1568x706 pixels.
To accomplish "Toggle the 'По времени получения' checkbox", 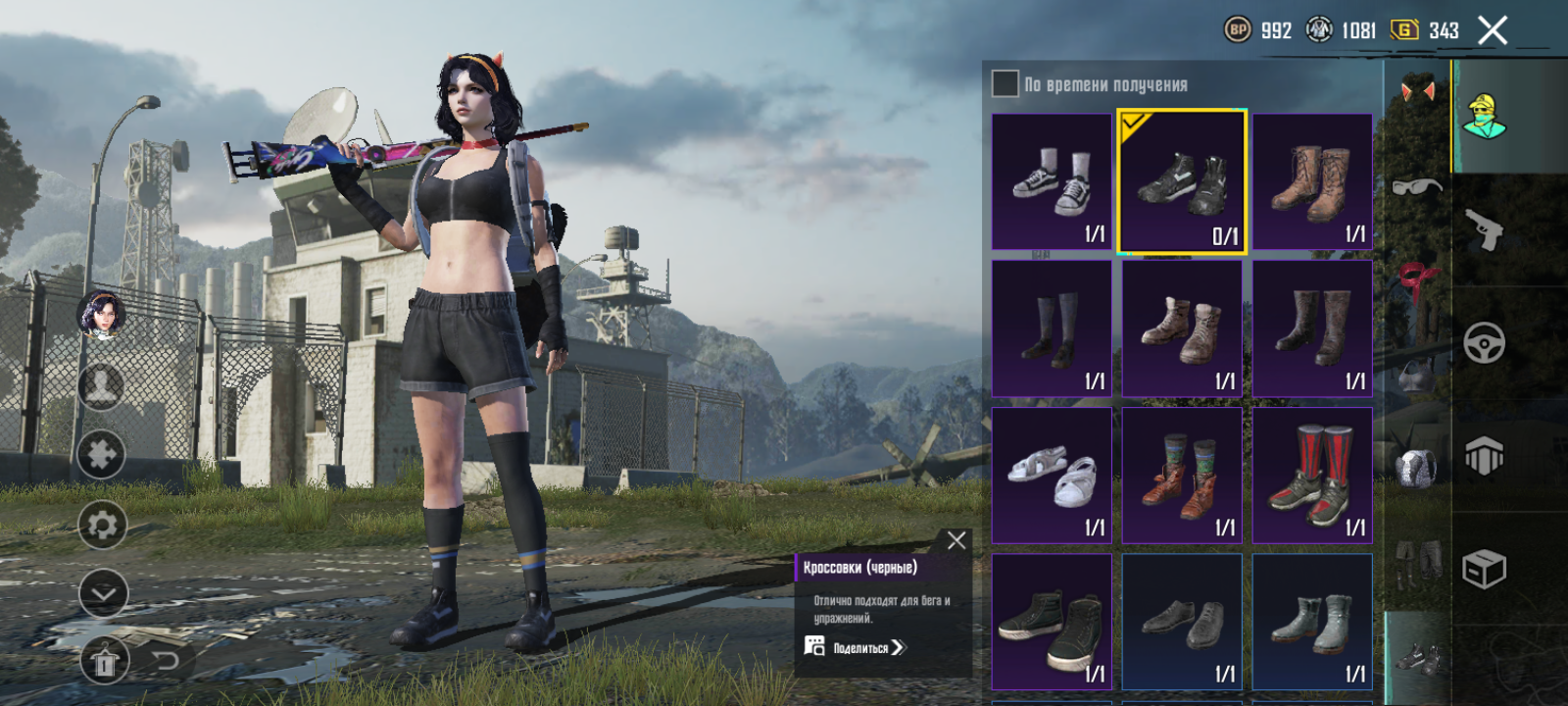I will click(1004, 83).
